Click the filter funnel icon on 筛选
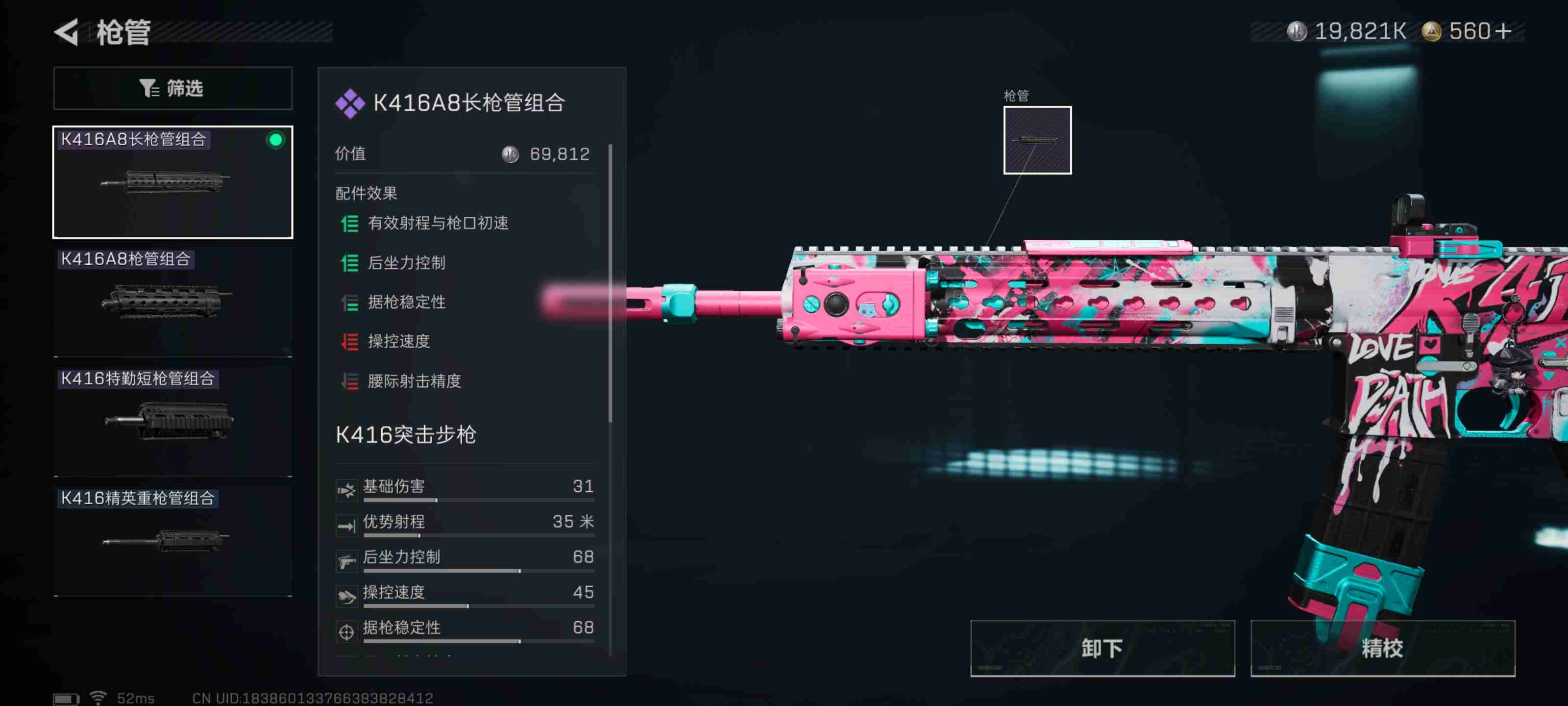The width and height of the screenshot is (1568, 706). pyautogui.click(x=148, y=88)
